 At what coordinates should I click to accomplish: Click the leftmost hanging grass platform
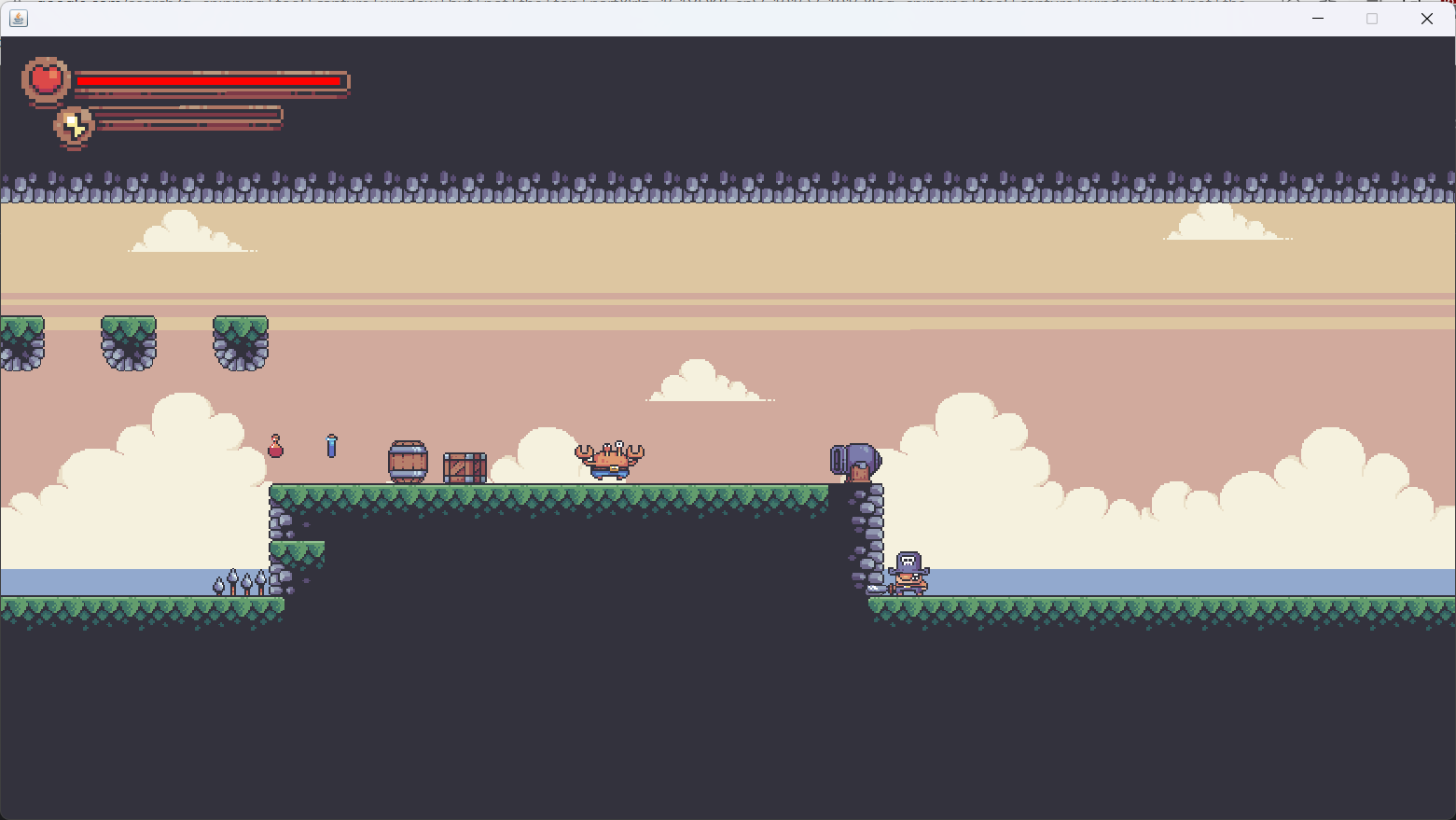click(21, 341)
